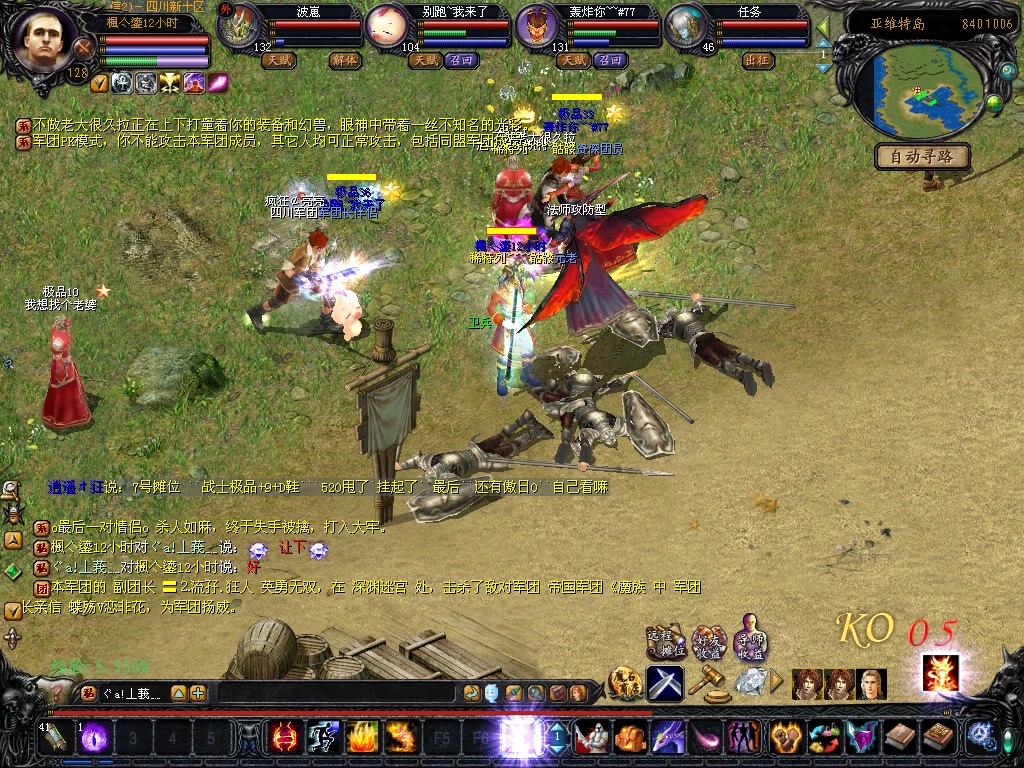
Task: Activate the flaming skill with white border
Action: tap(940, 673)
